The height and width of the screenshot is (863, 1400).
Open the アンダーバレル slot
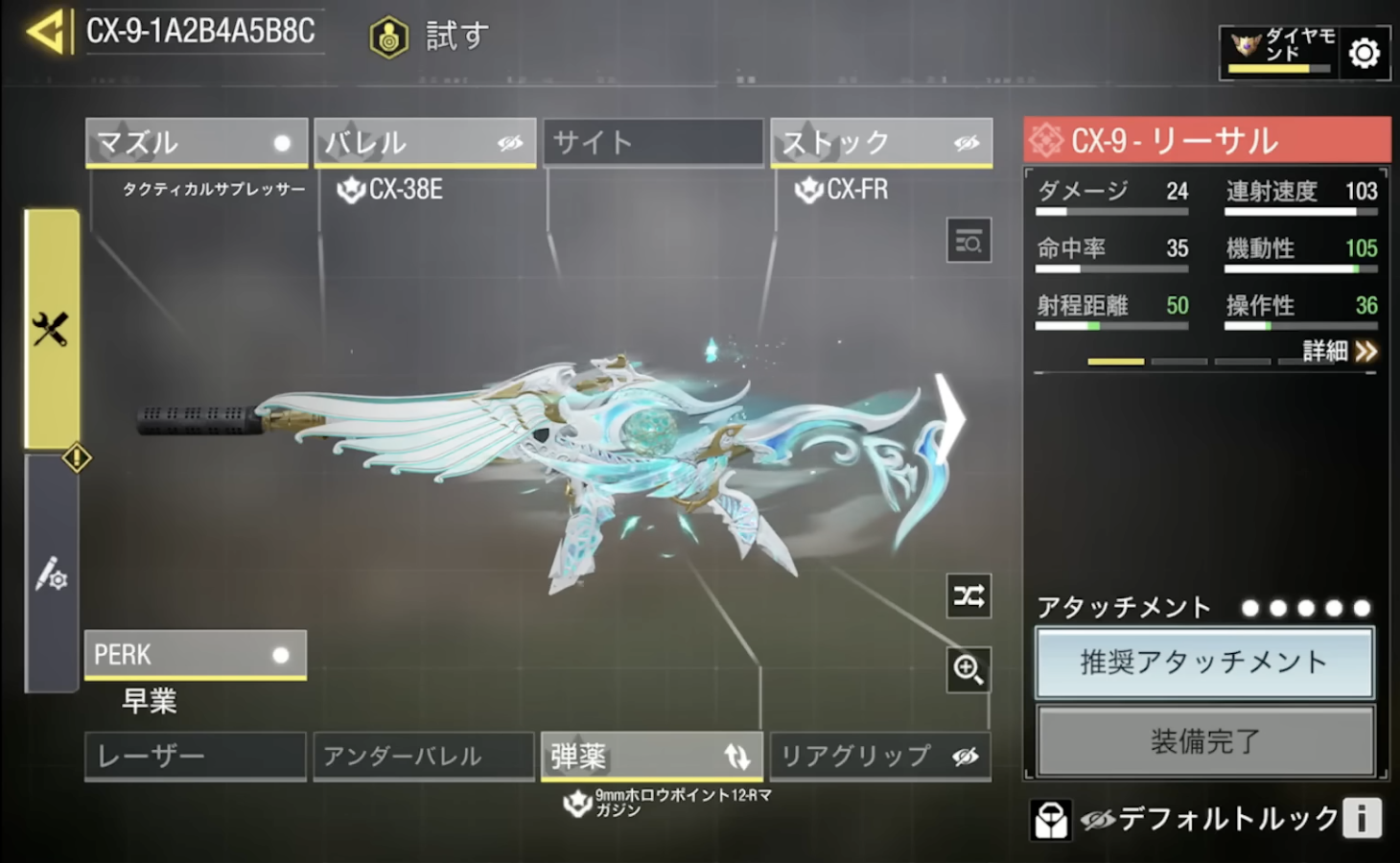tap(423, 756)
